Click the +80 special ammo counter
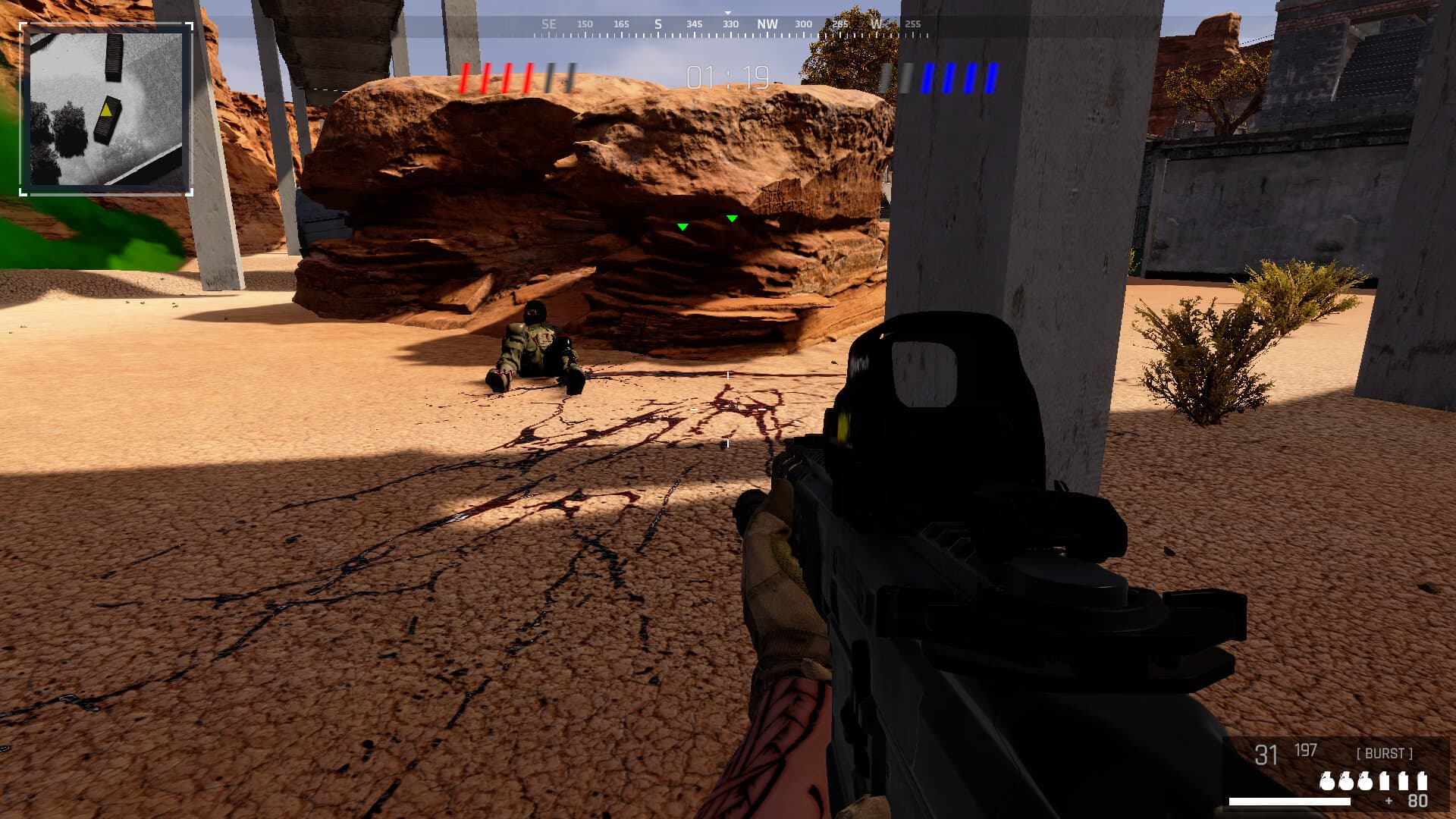This screenshot has height=819, width=1456. point(1409,802)
